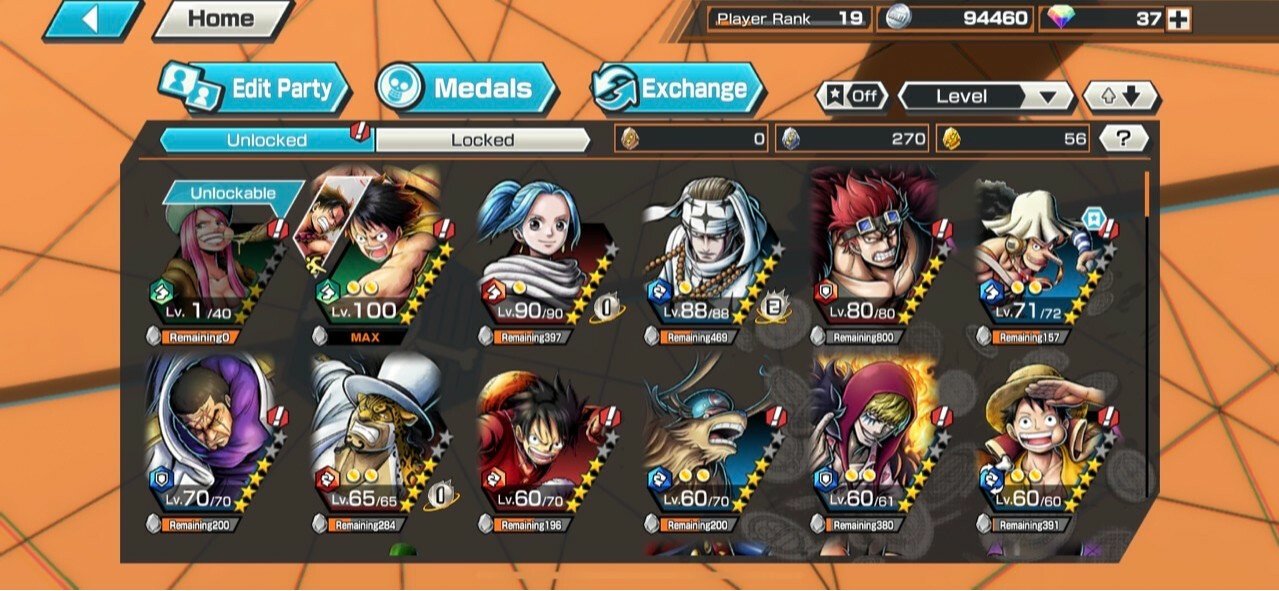
Task: Open the Edit Party menu
Action: [x=254, y=88]
